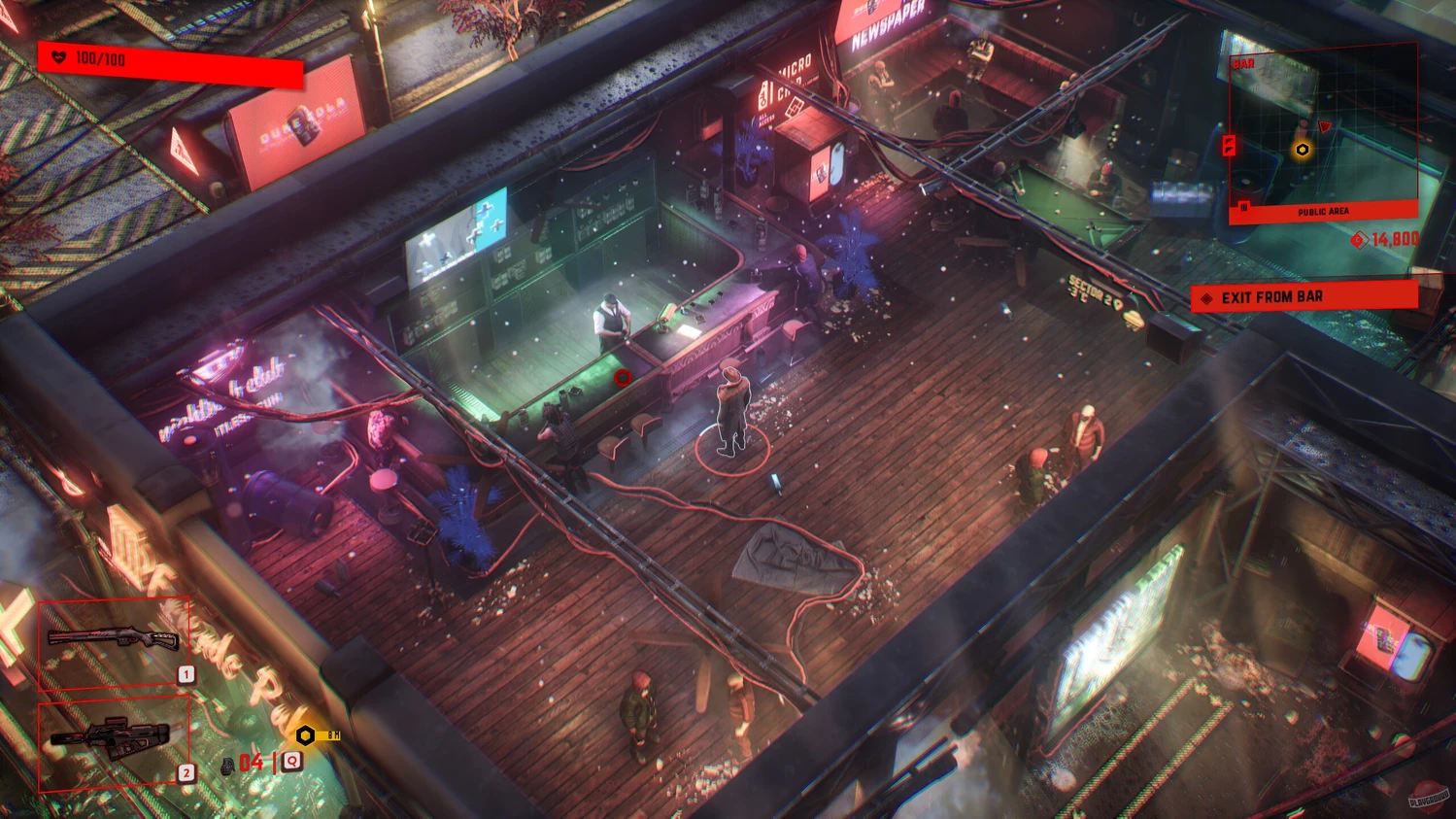Click the grenade icon
This screenshot has width=1456, height=819.
pyautogui.click(x=227, y=765)
